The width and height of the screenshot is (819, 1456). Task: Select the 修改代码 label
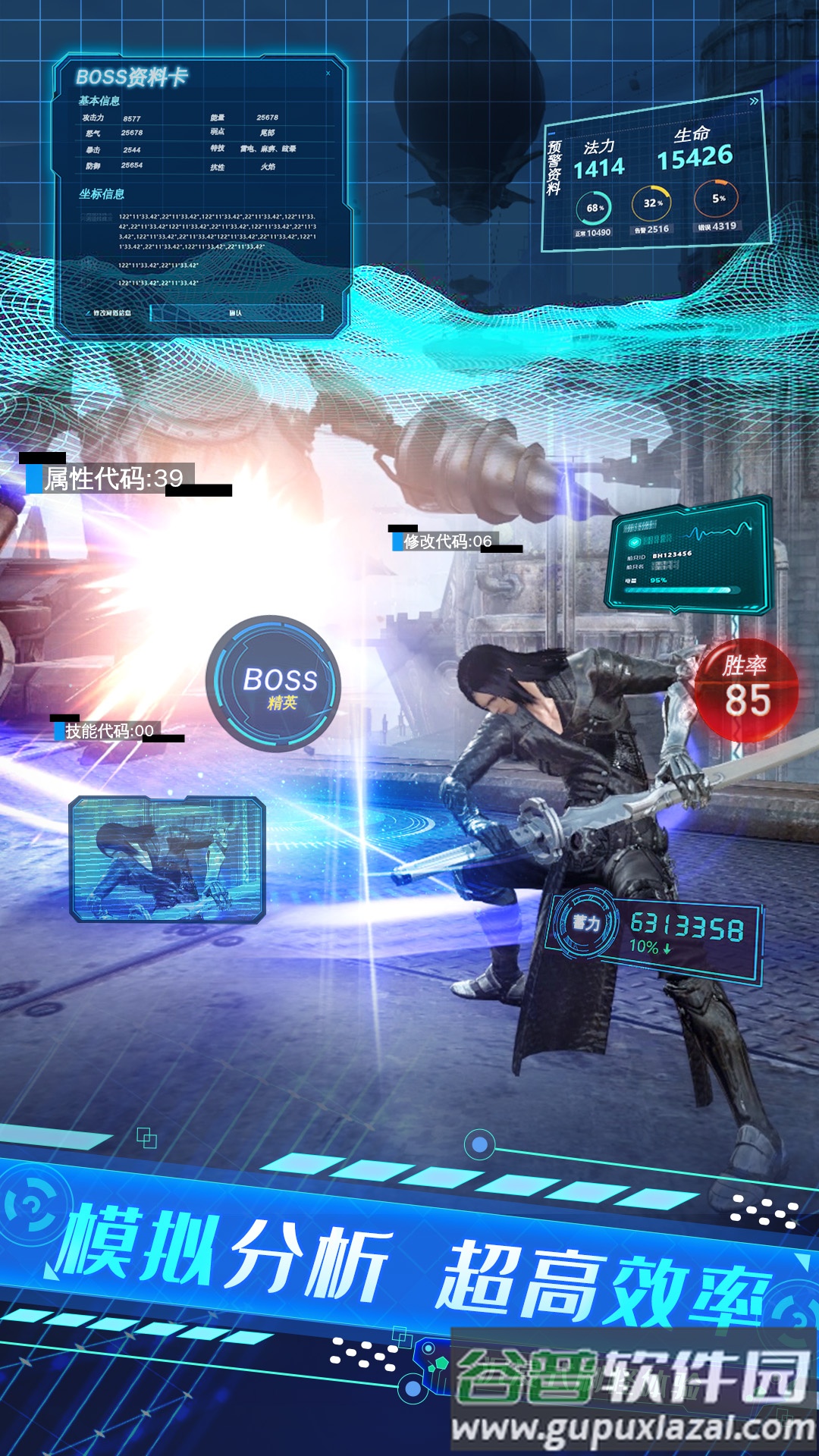446,541
